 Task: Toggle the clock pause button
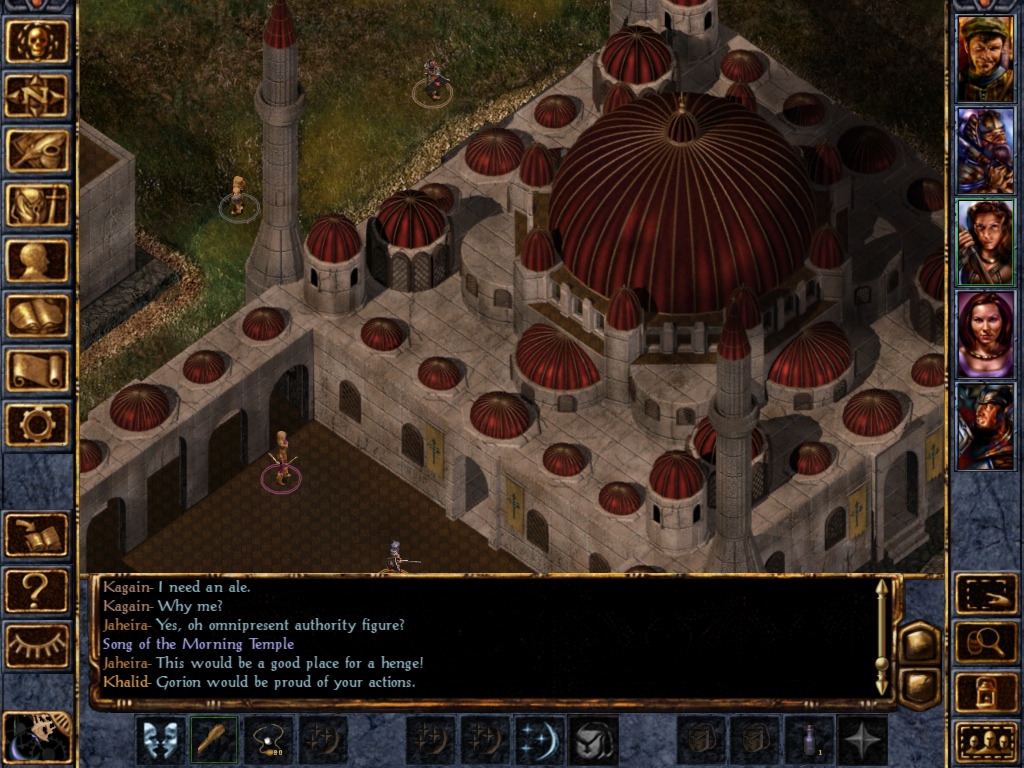pyautogui.click(x=37, y=738)
